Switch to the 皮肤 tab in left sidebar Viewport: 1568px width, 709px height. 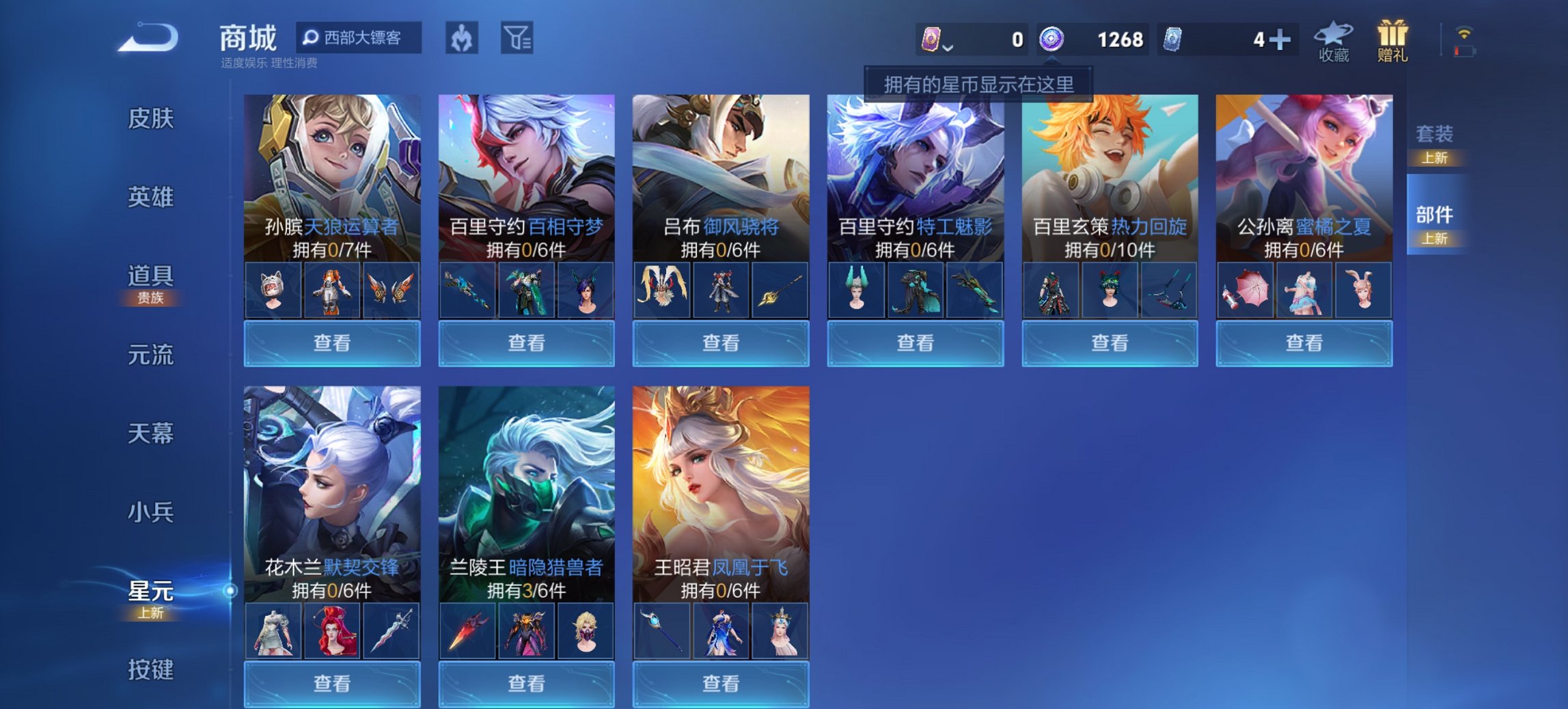click(x=152, y=118)
